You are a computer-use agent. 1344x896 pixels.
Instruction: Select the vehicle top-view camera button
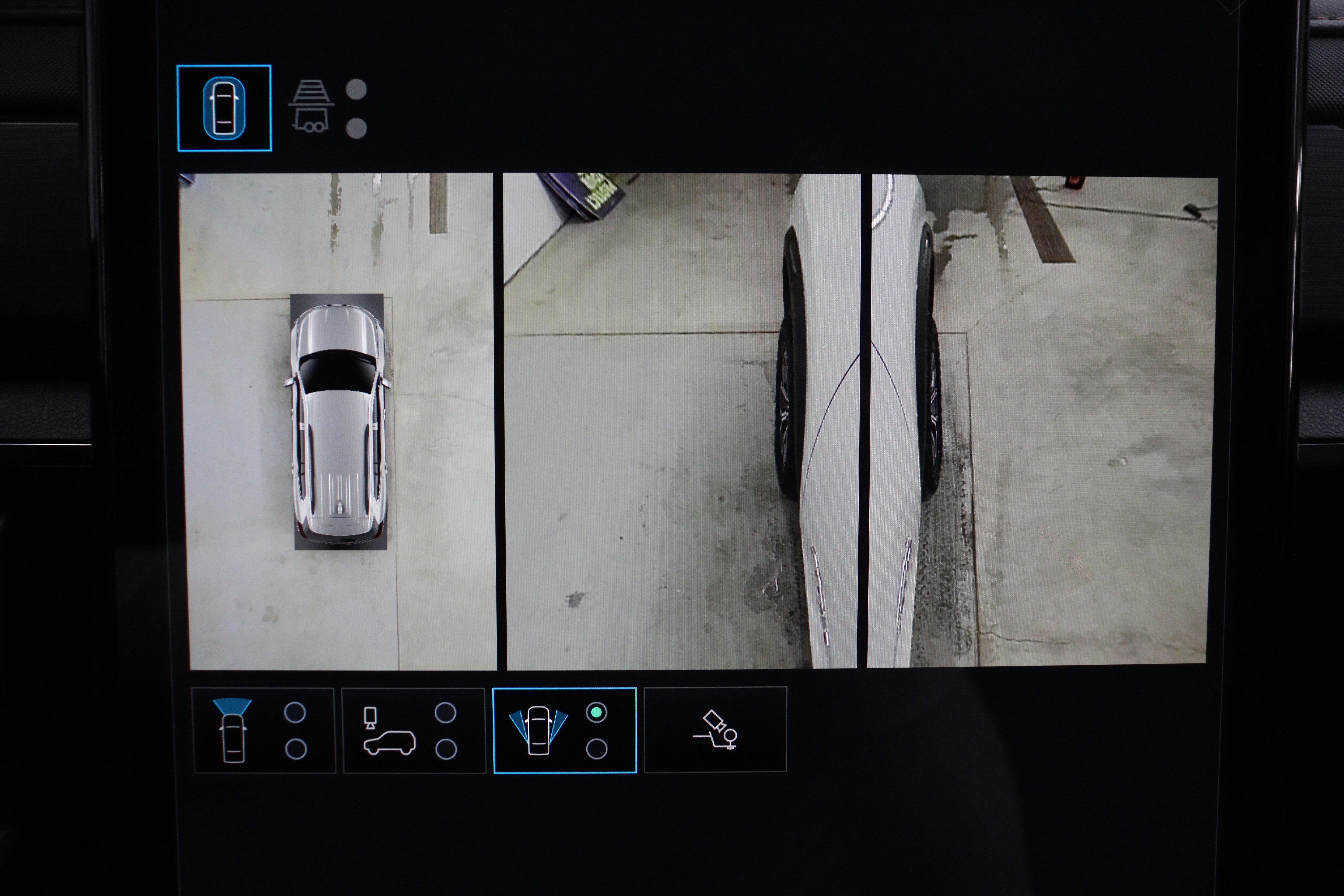pyautogui.click(x=224, y=108)
